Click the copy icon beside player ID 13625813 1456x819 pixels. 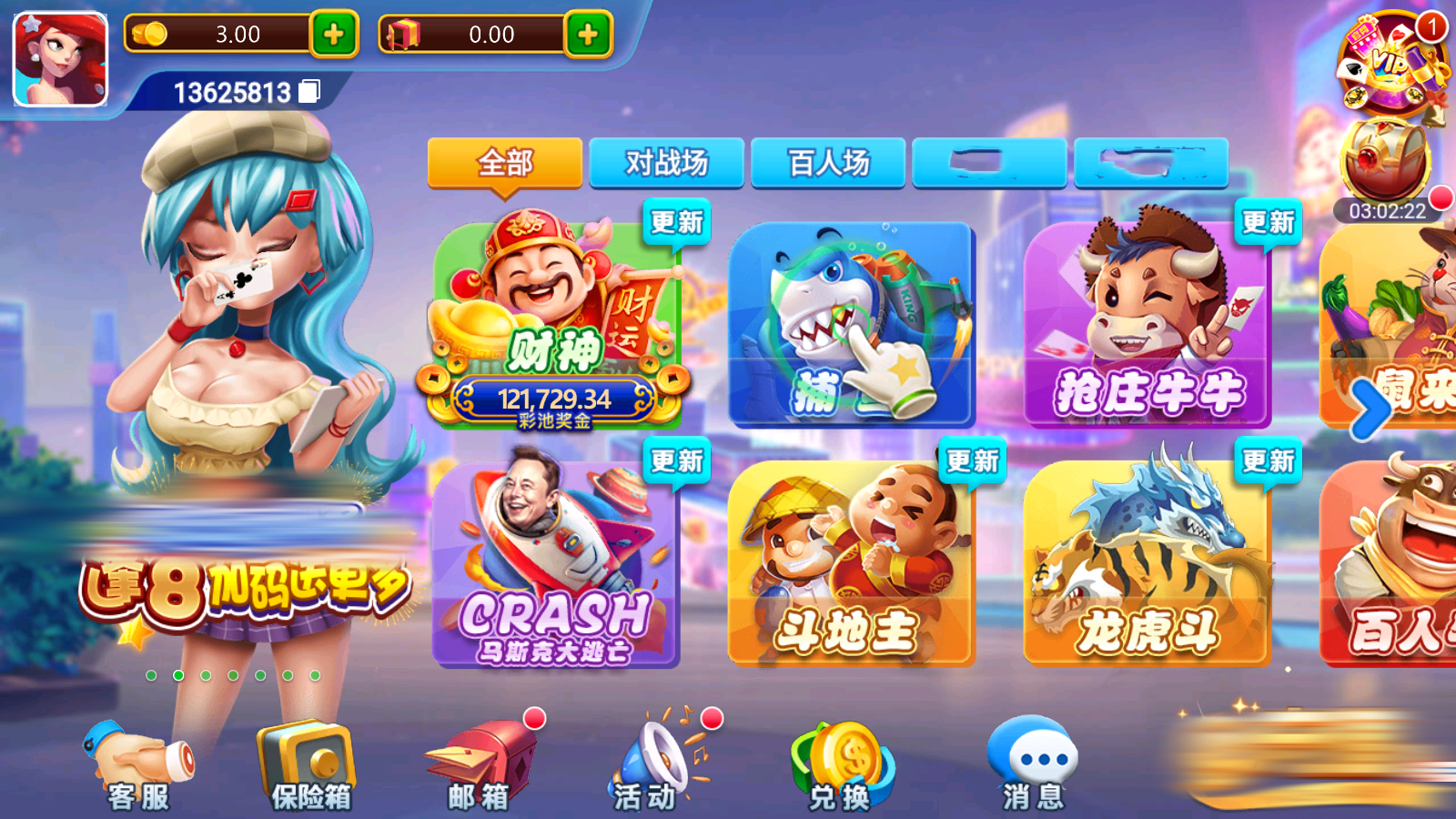click(x=310, y=91)
